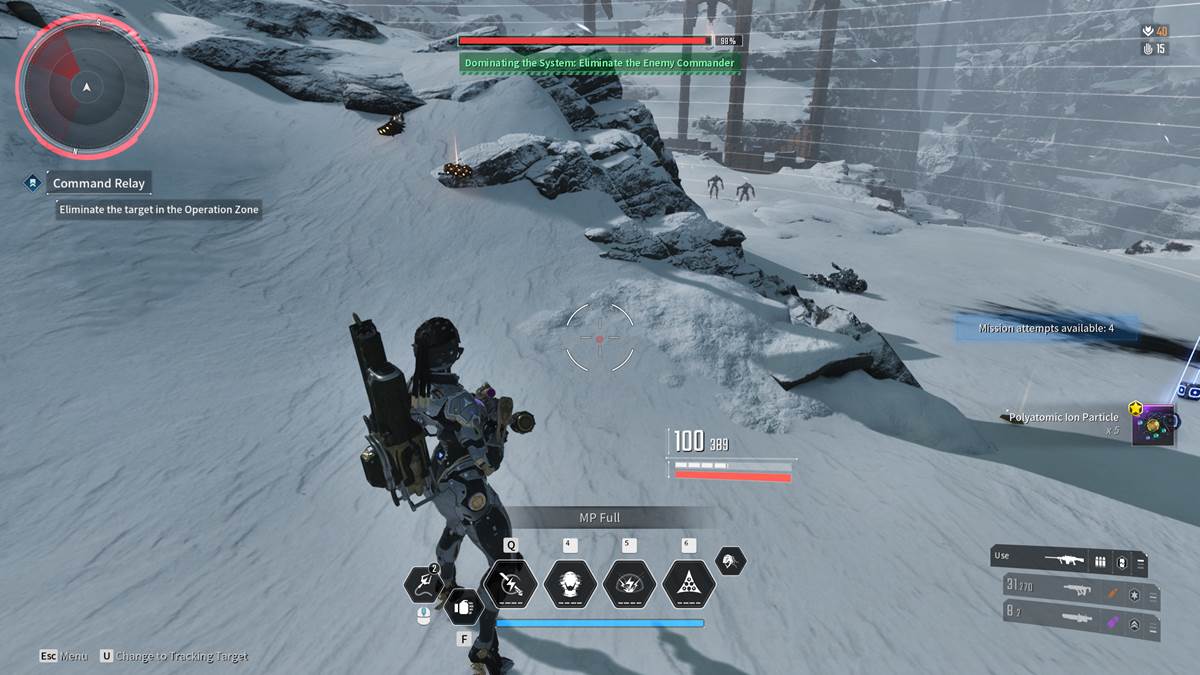Use the fist melee attack icon
Image resolution: width=1200 pixels, height=675 pixels.
463,606
